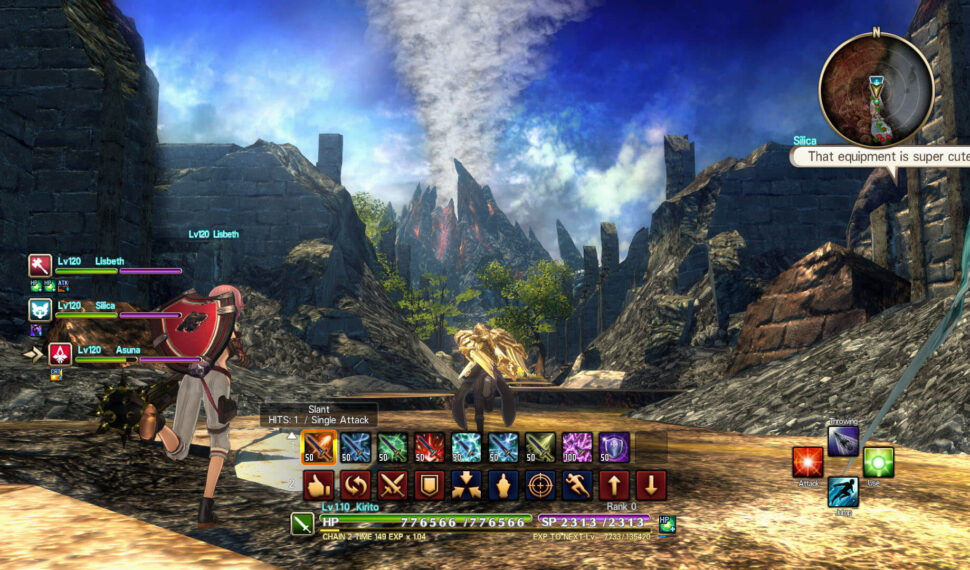
Task: Select the thumbs-up praise command
Action: 318,485
